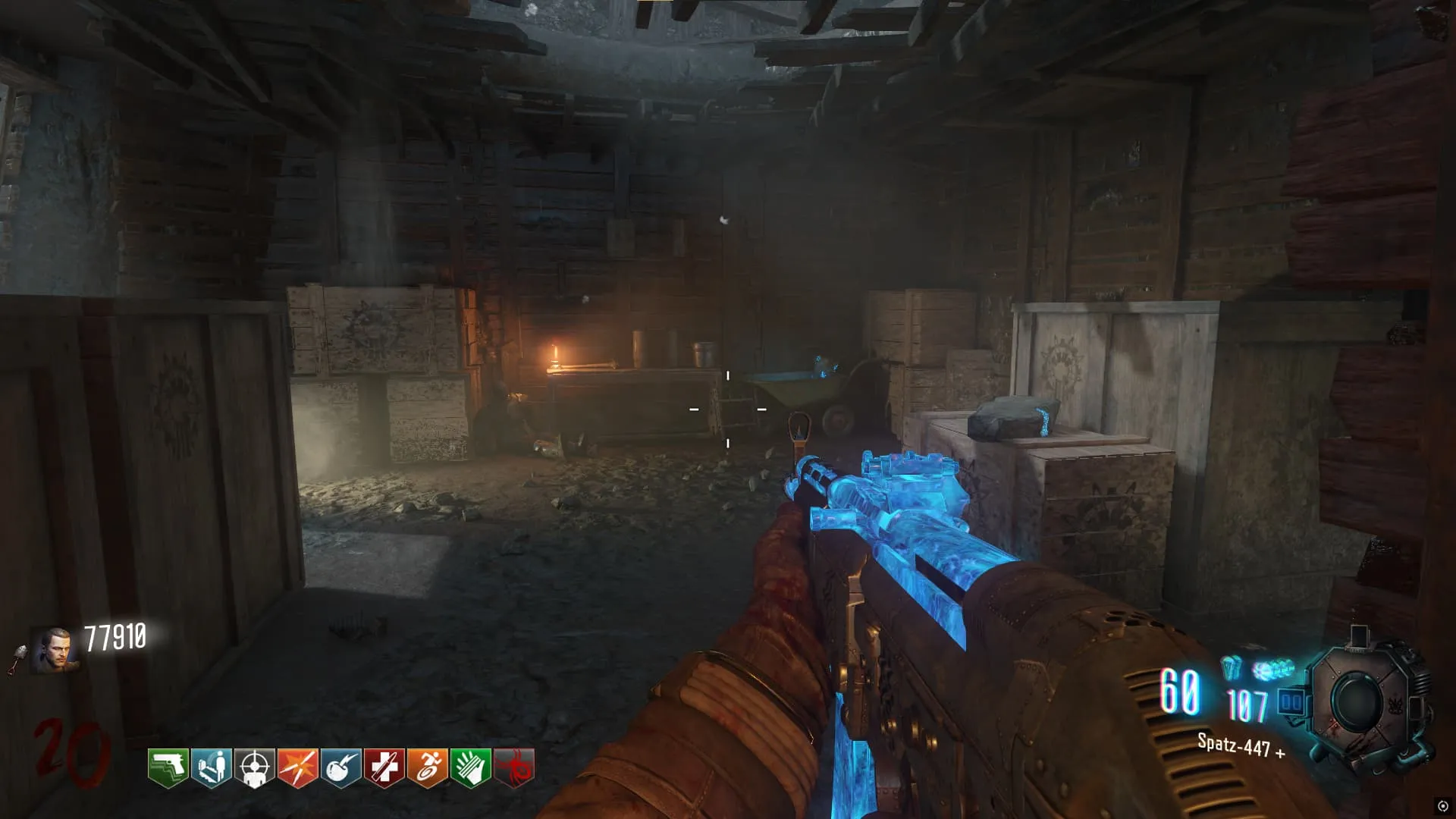This screenshot has height=819, width=1456.
Task: Select the red cross Juggernog perk
Action: click(x=384, y=767)
